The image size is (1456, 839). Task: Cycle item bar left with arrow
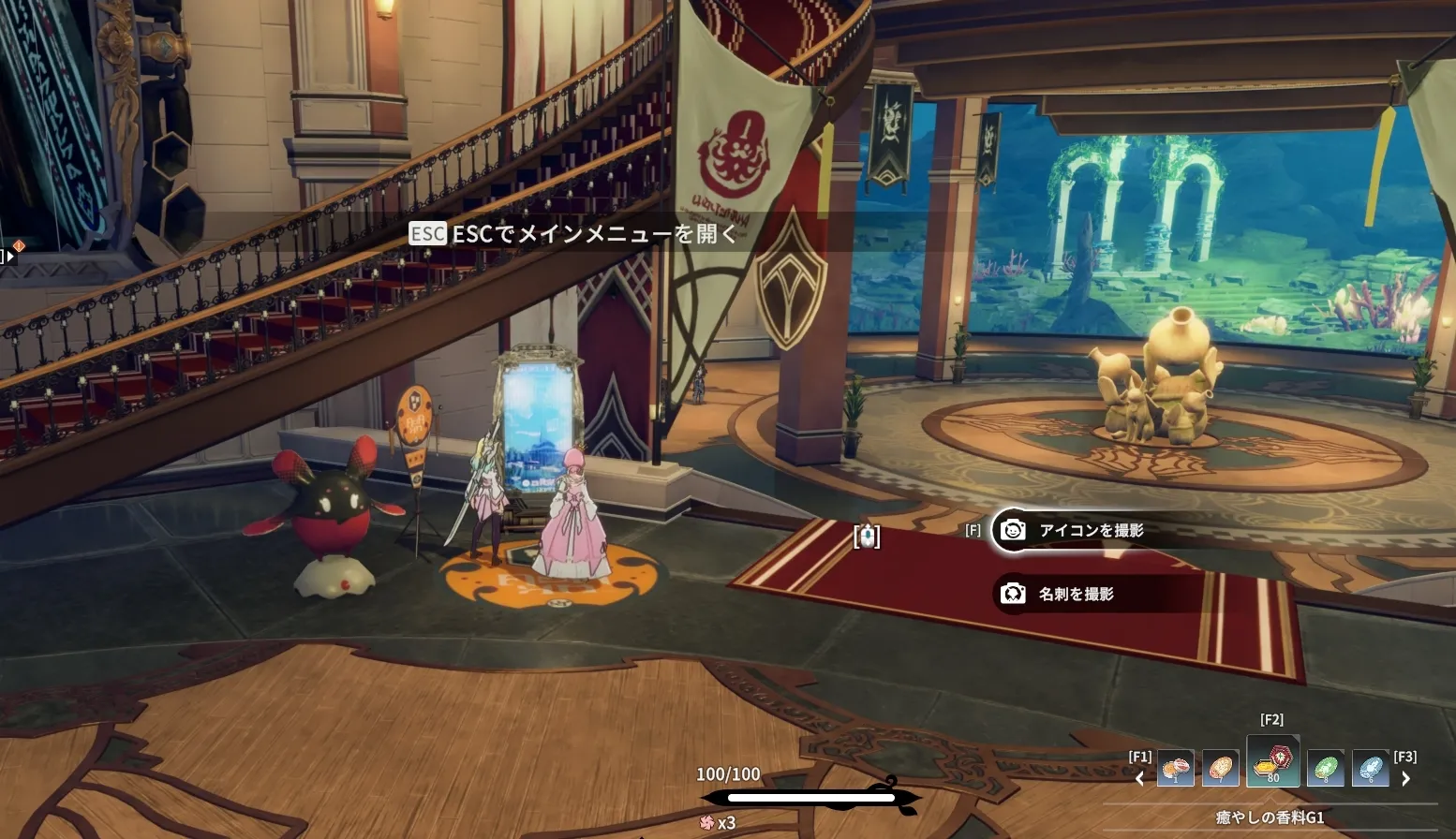tap(1139, 778)
